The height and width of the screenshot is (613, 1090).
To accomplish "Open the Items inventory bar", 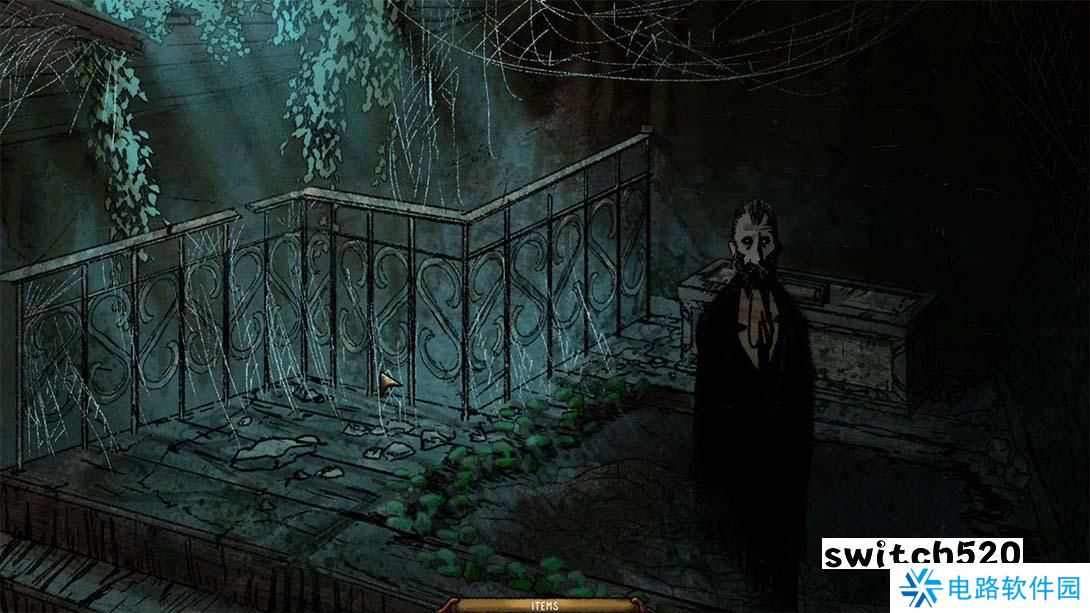I will pyautogui.click(x=544, y=605).
